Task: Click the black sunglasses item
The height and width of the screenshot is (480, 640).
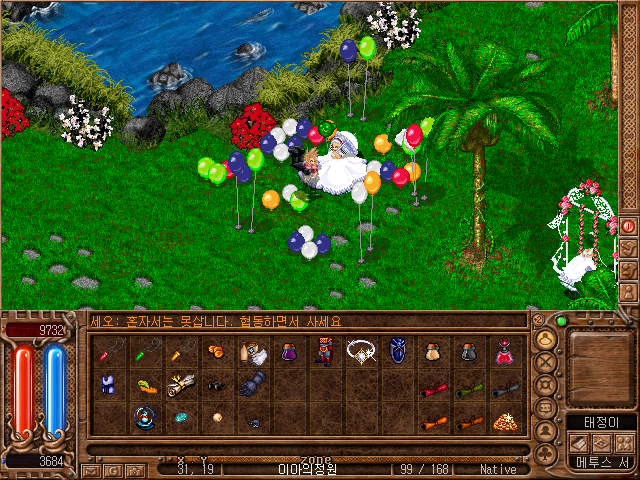Action: pyautogui.click(x=217, y=386)
